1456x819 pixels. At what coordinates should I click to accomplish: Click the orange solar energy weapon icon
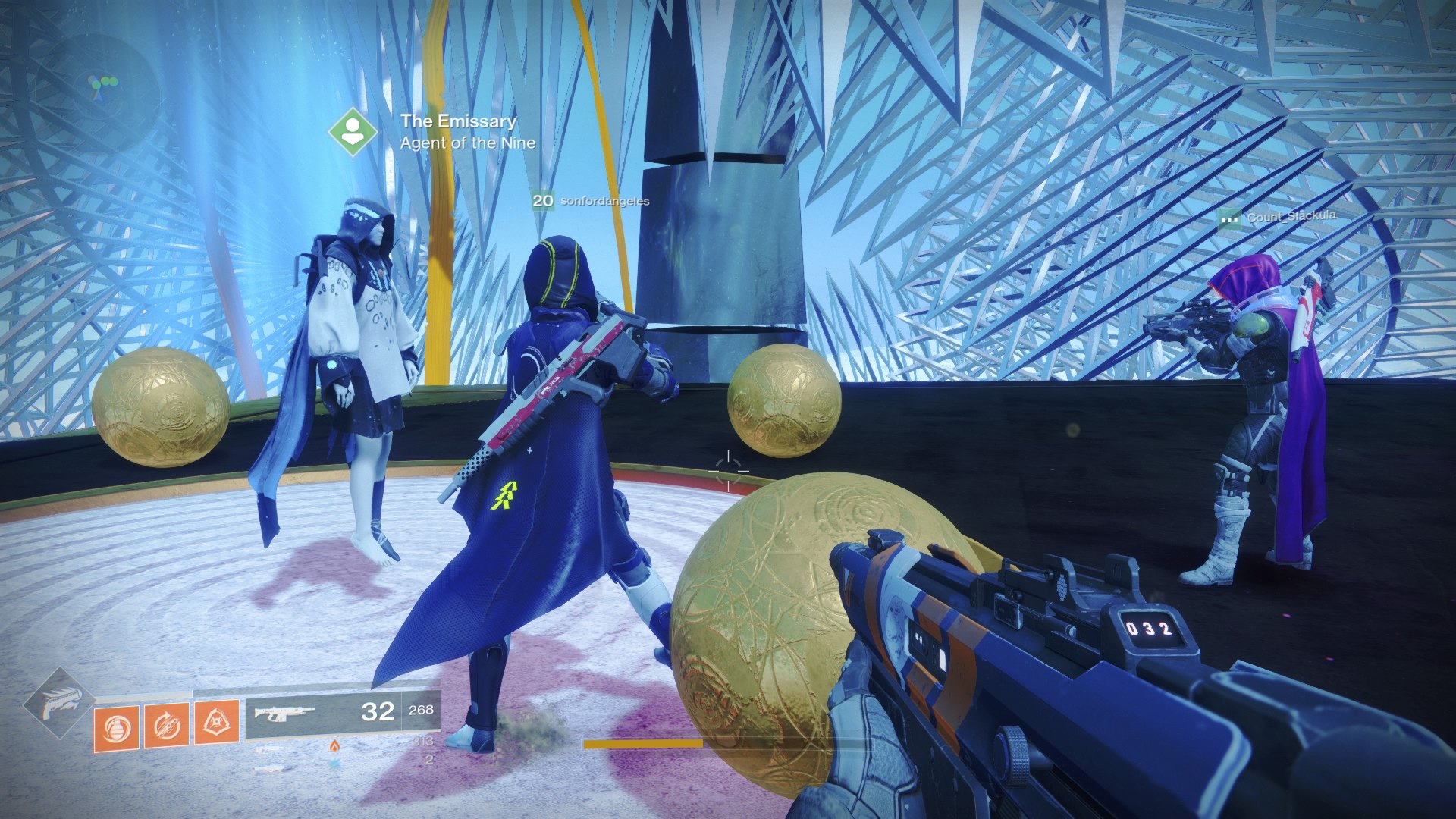(x=334, y=746)
